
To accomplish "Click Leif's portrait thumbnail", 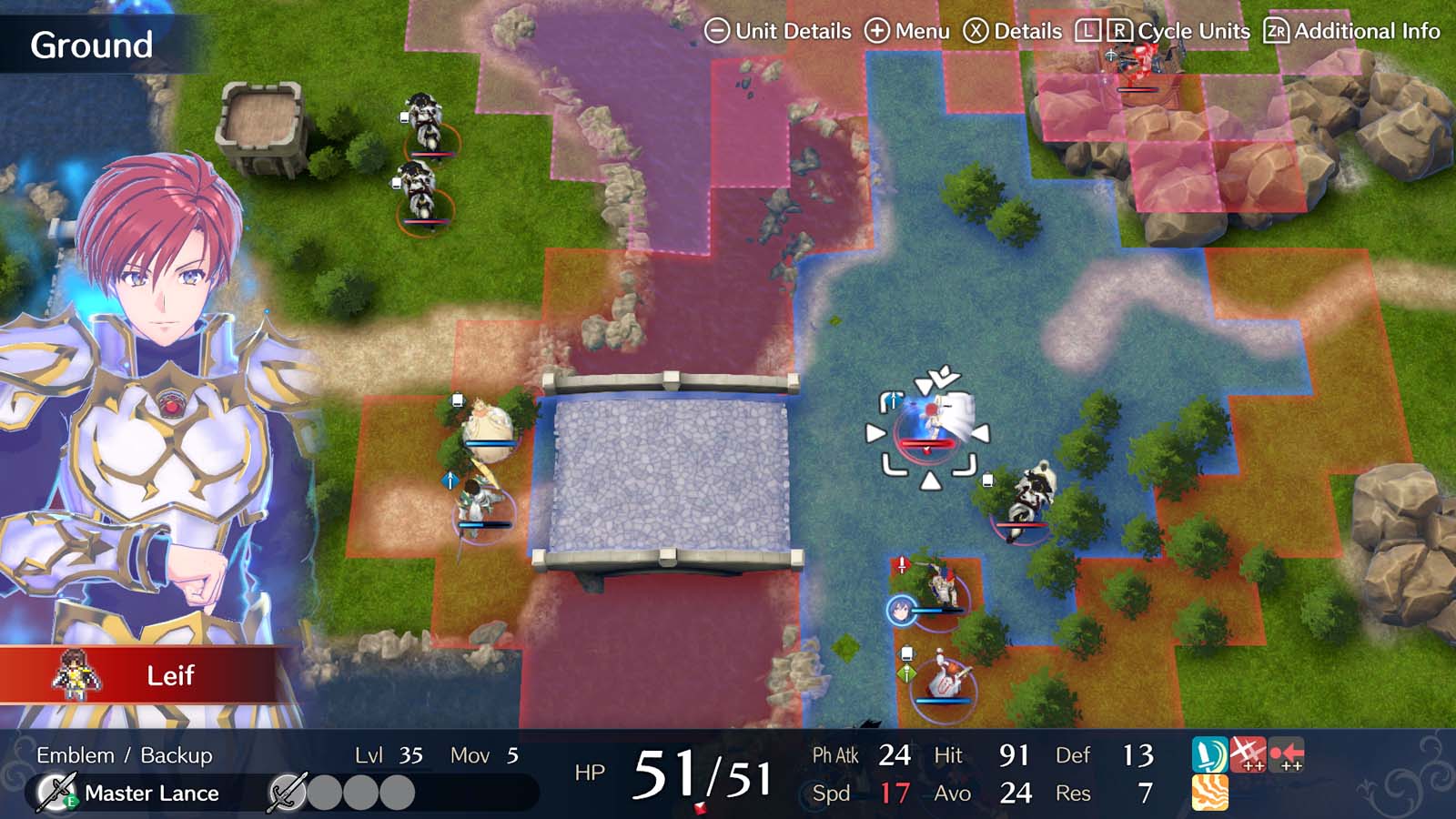I will 75,676.
